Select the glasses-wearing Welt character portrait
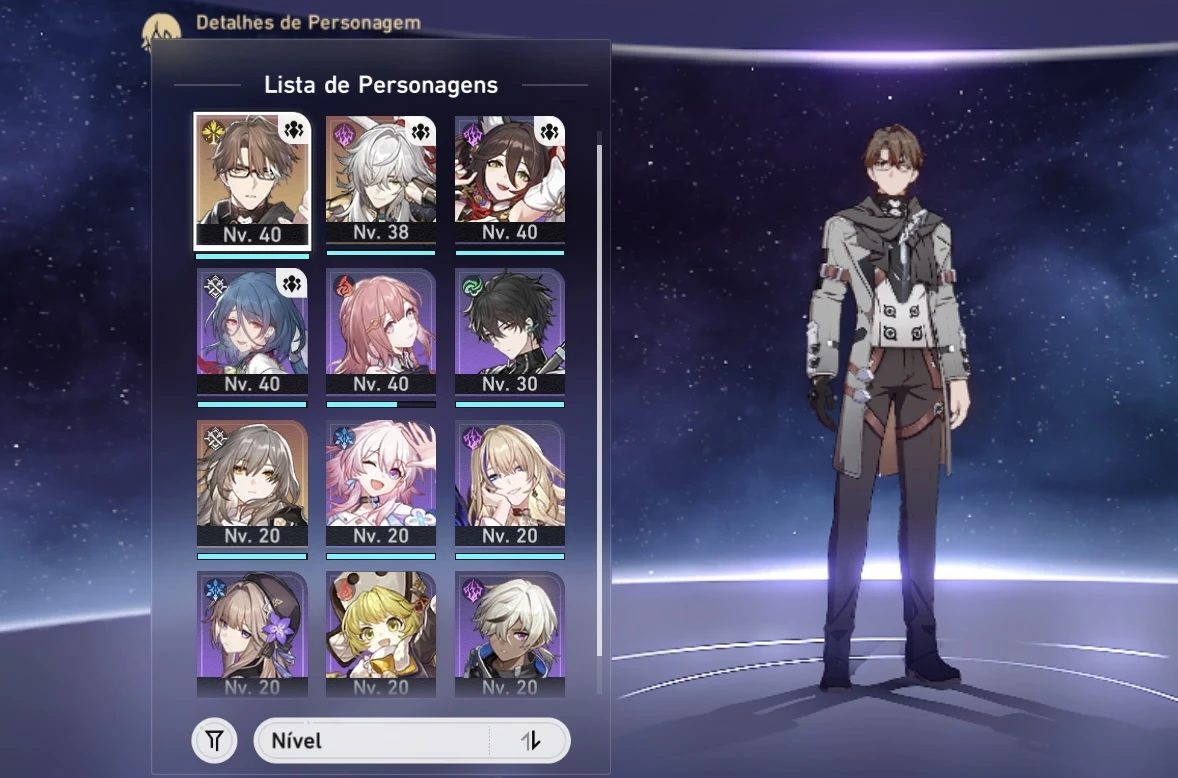Viewport: 1178px width, 778px height. 252,180
